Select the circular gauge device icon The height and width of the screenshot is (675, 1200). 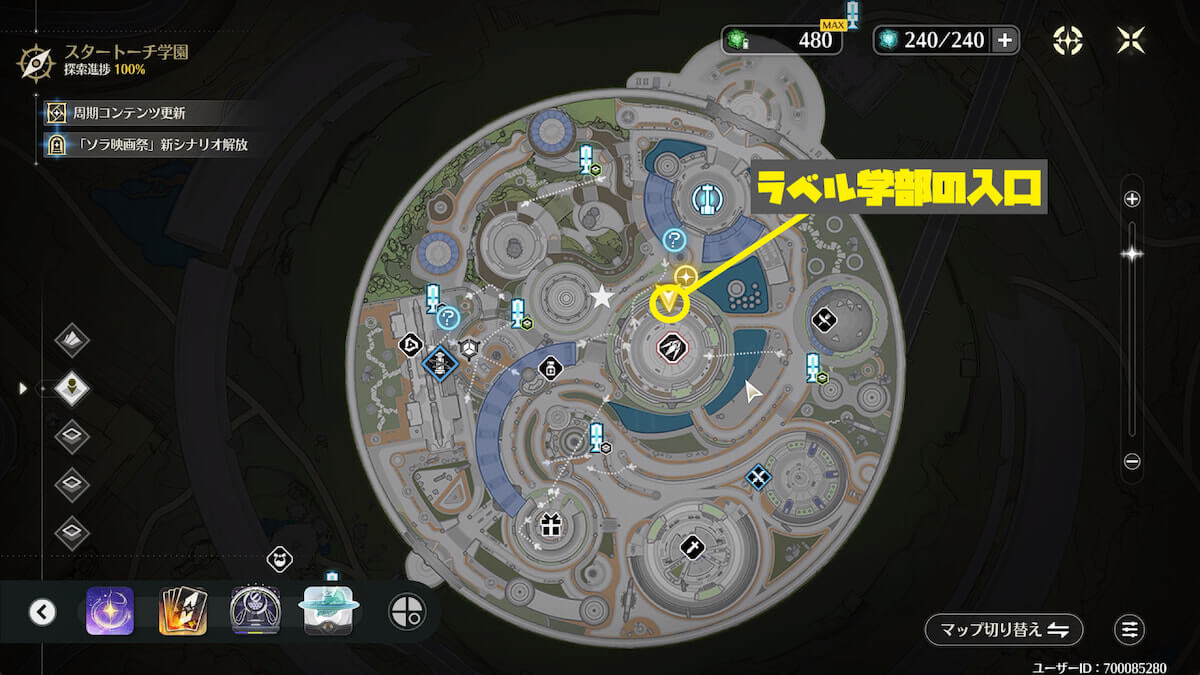point(255,611)
